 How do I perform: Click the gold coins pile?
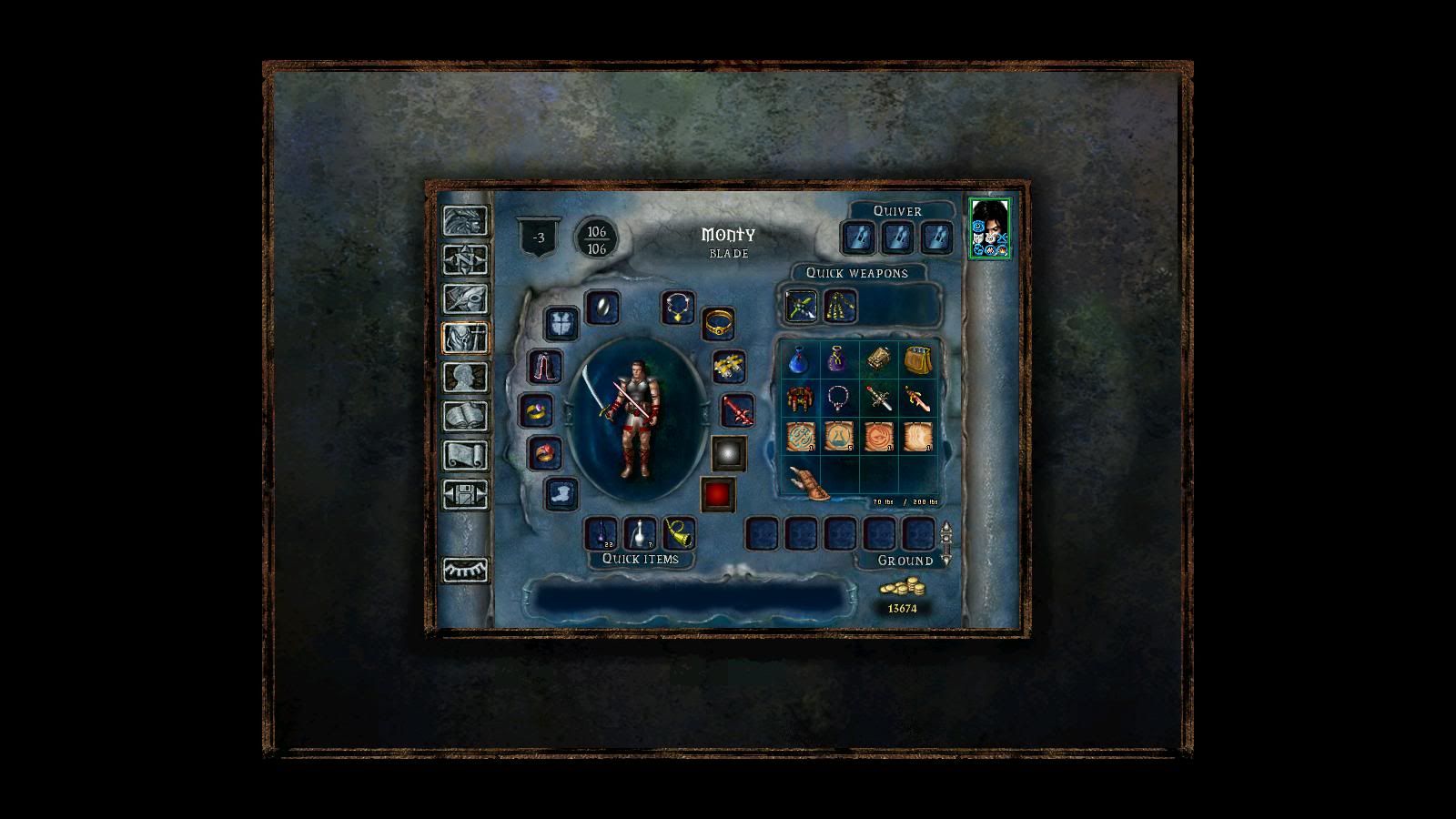(x=901, y=589)
